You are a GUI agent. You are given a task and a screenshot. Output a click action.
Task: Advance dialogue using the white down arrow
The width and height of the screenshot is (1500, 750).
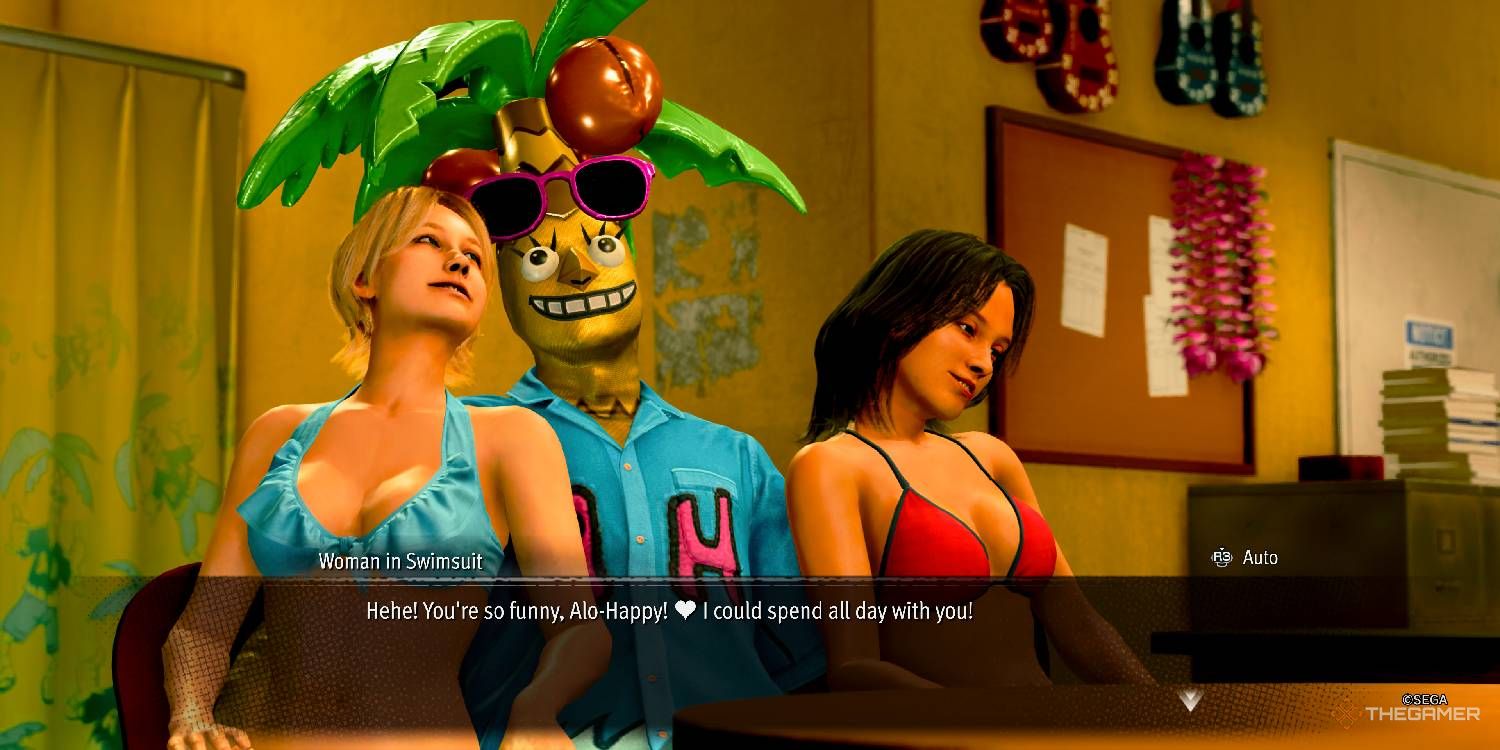pyautogui.click(x=1189, y=701)
